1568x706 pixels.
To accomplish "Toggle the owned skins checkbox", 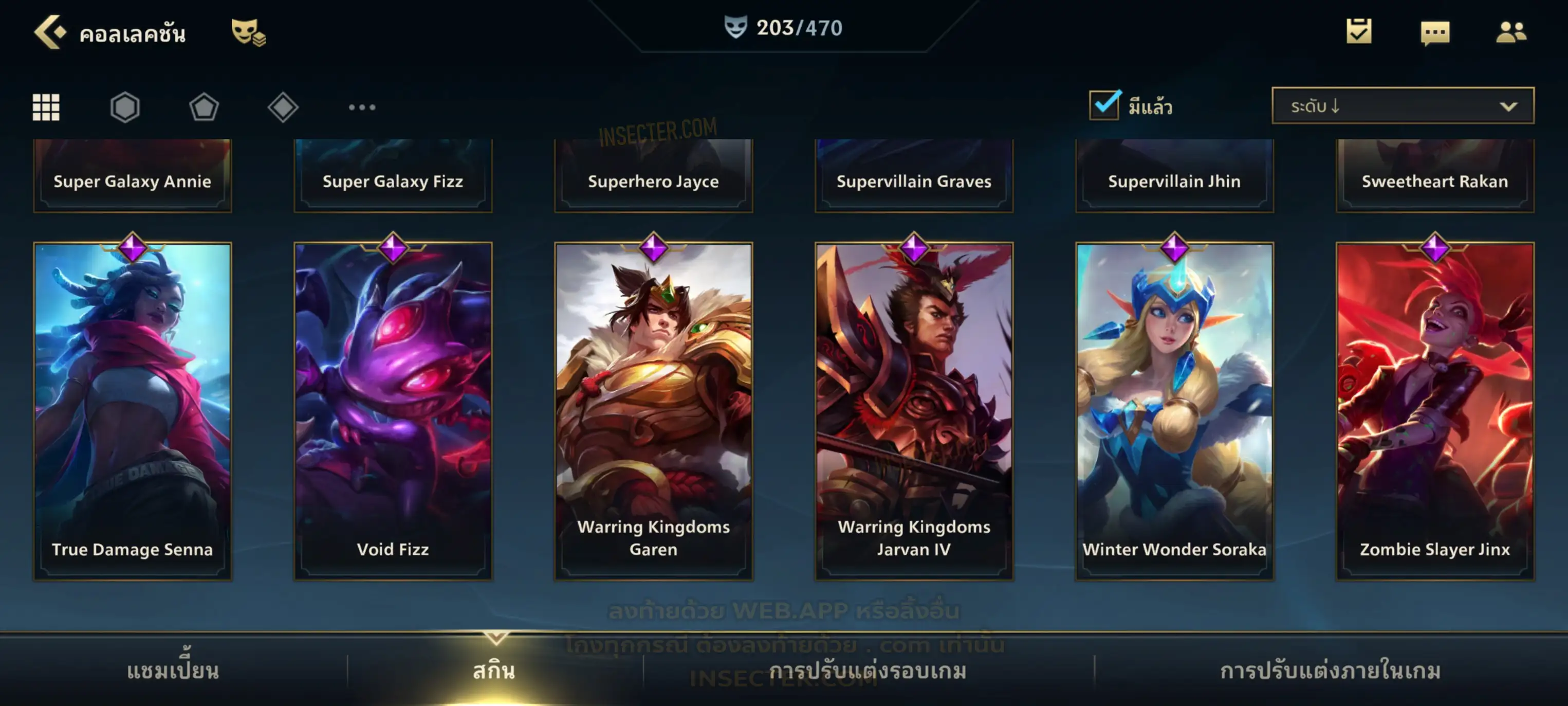I will [1104, 105].
